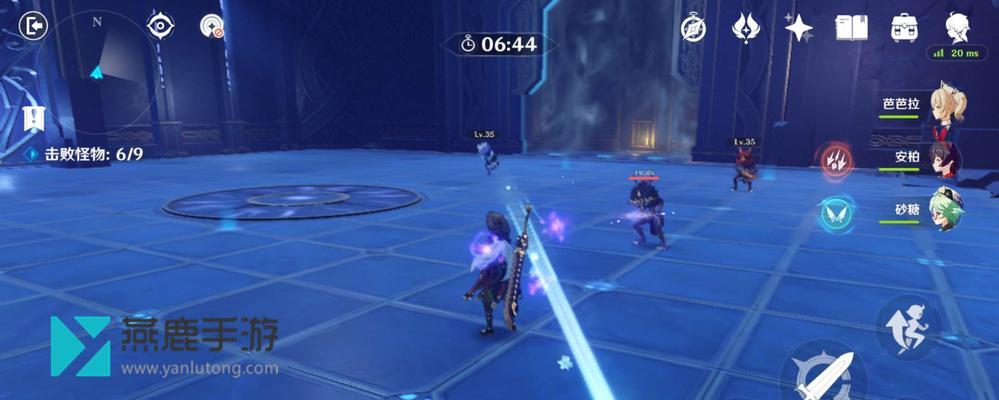Image resolution: width=999 pixels, height=400 pixels.
Task: Switch to party member 芭芭拉
Action: coord(945,106)
